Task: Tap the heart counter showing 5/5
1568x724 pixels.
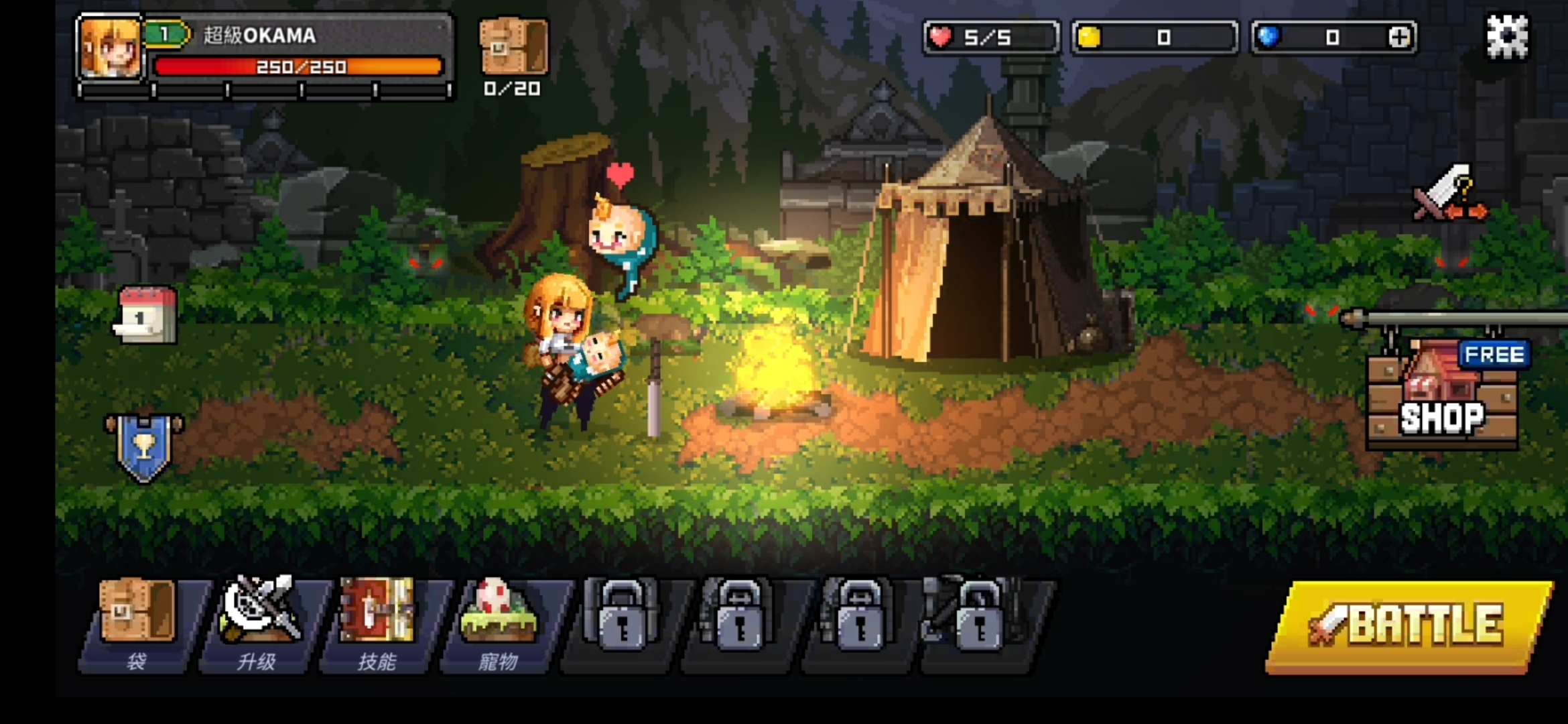Action: [x=992, y=38]
